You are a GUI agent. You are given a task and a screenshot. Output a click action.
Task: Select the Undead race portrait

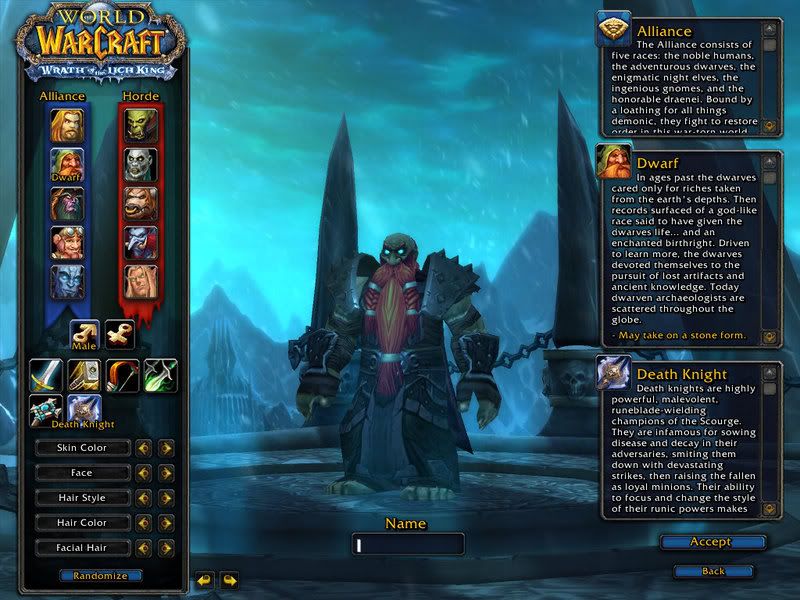pyautogui.click(x=140, y=164)
